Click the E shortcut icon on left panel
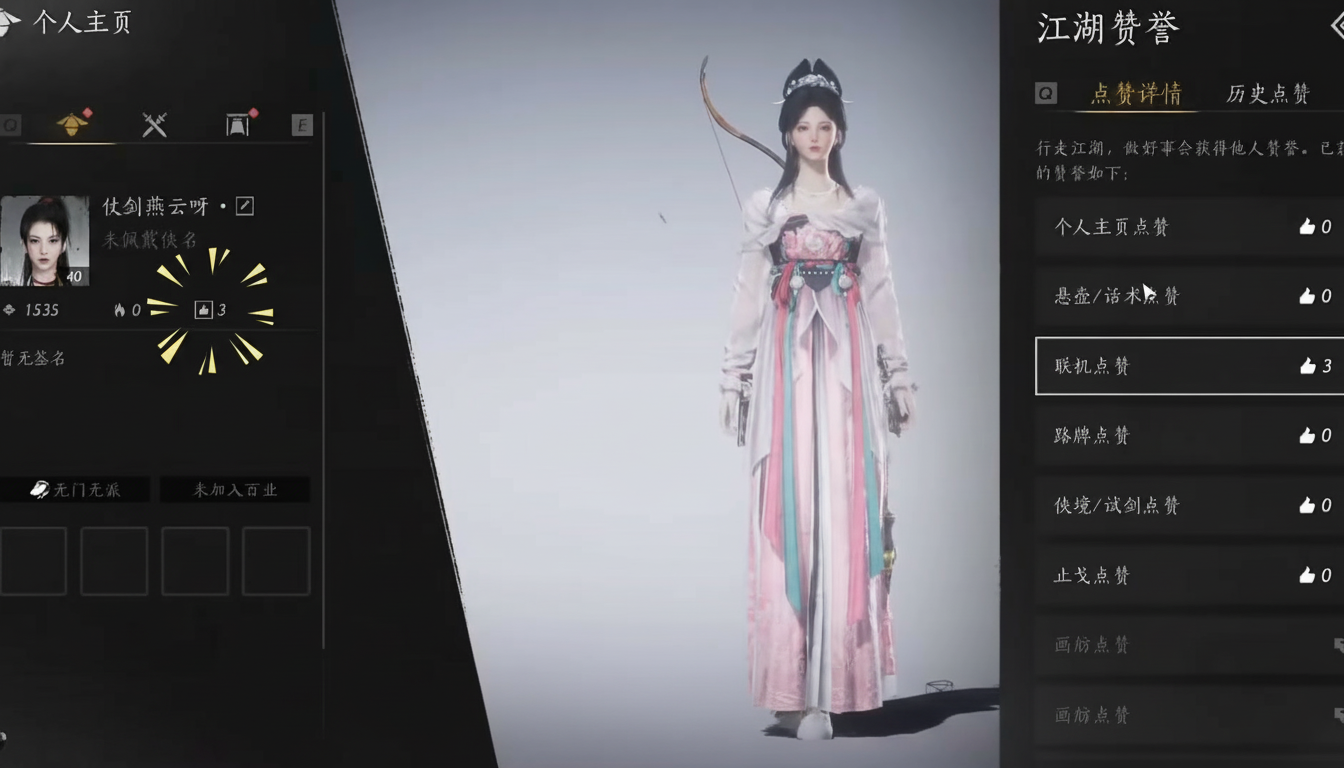1344x768 pixels. pyautogui.click(x=302, y=125)
